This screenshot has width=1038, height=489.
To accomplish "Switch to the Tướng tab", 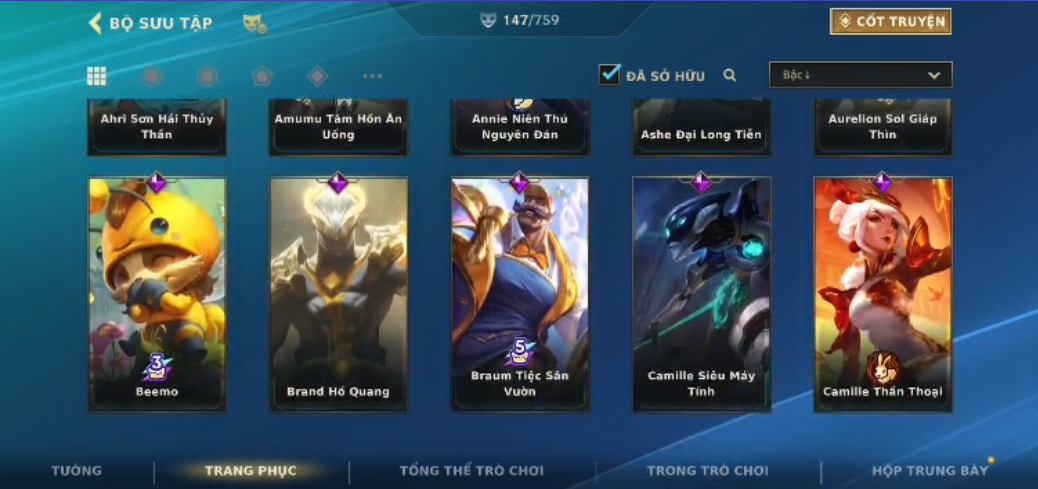I will 77,471.
